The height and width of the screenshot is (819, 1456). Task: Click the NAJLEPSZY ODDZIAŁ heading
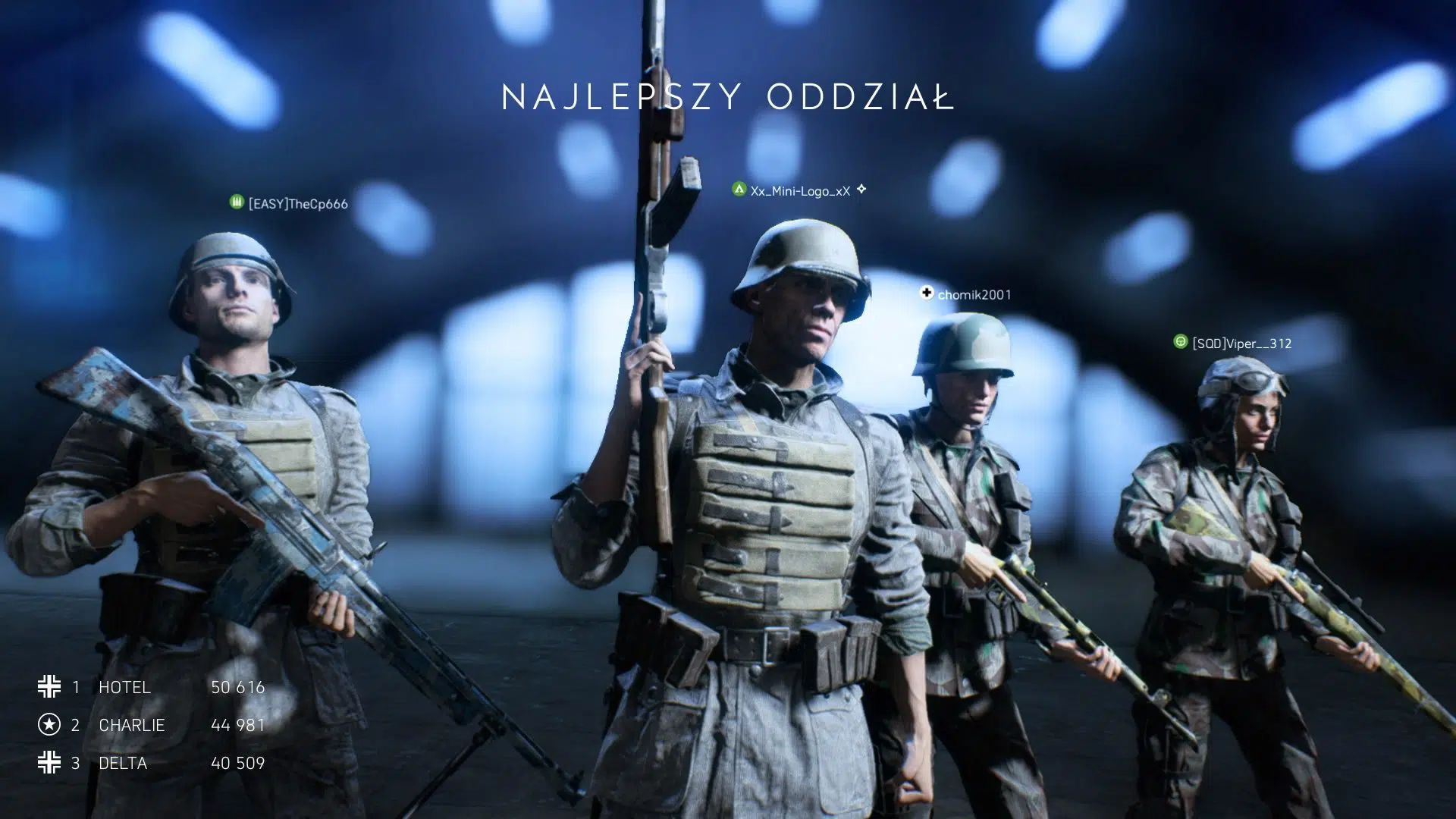click(726, 96)
